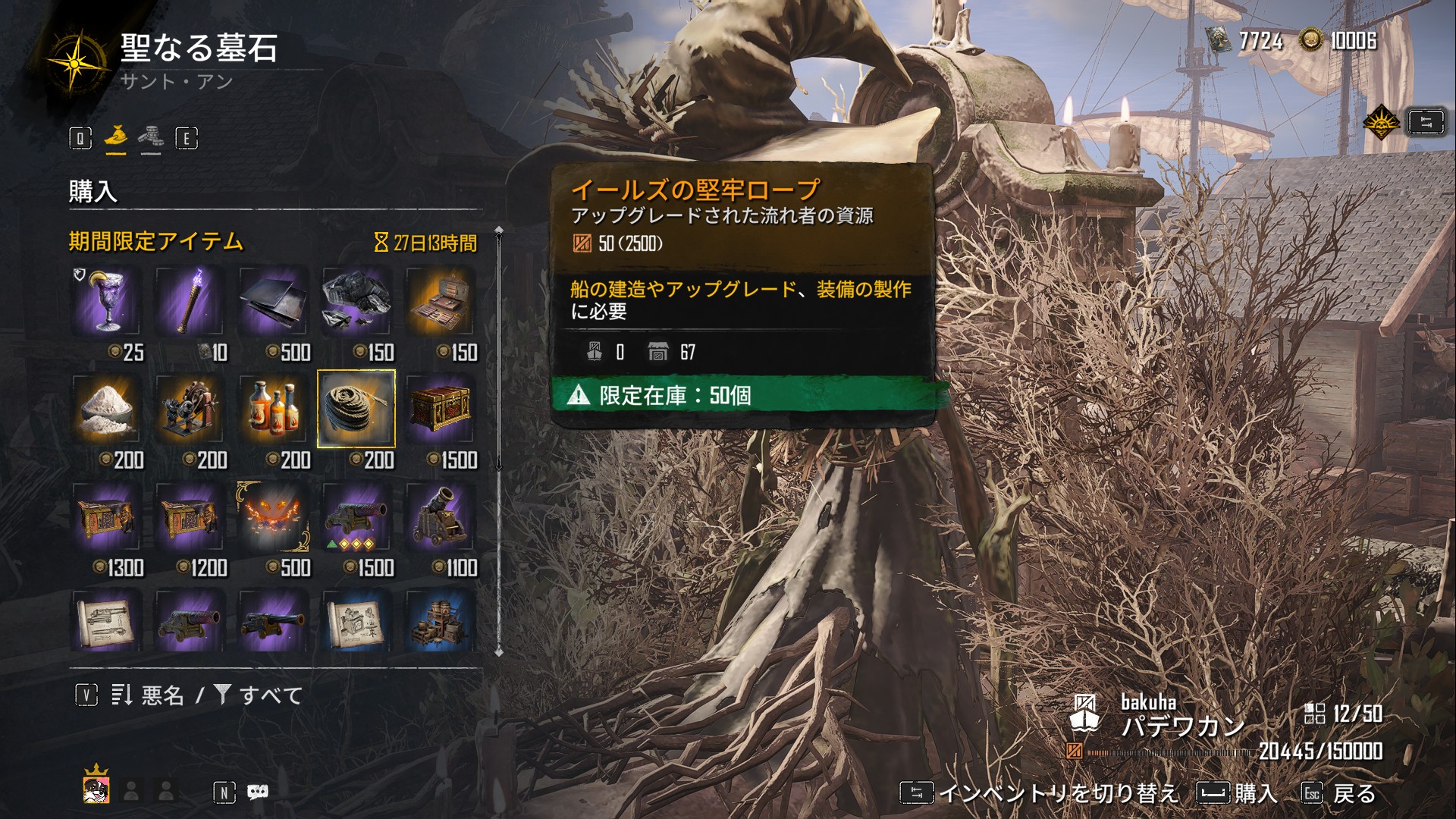Screen dimensions: 1456x819
Task: Switch to the coin-stack sell tab
Action: [x=150, y=137]
